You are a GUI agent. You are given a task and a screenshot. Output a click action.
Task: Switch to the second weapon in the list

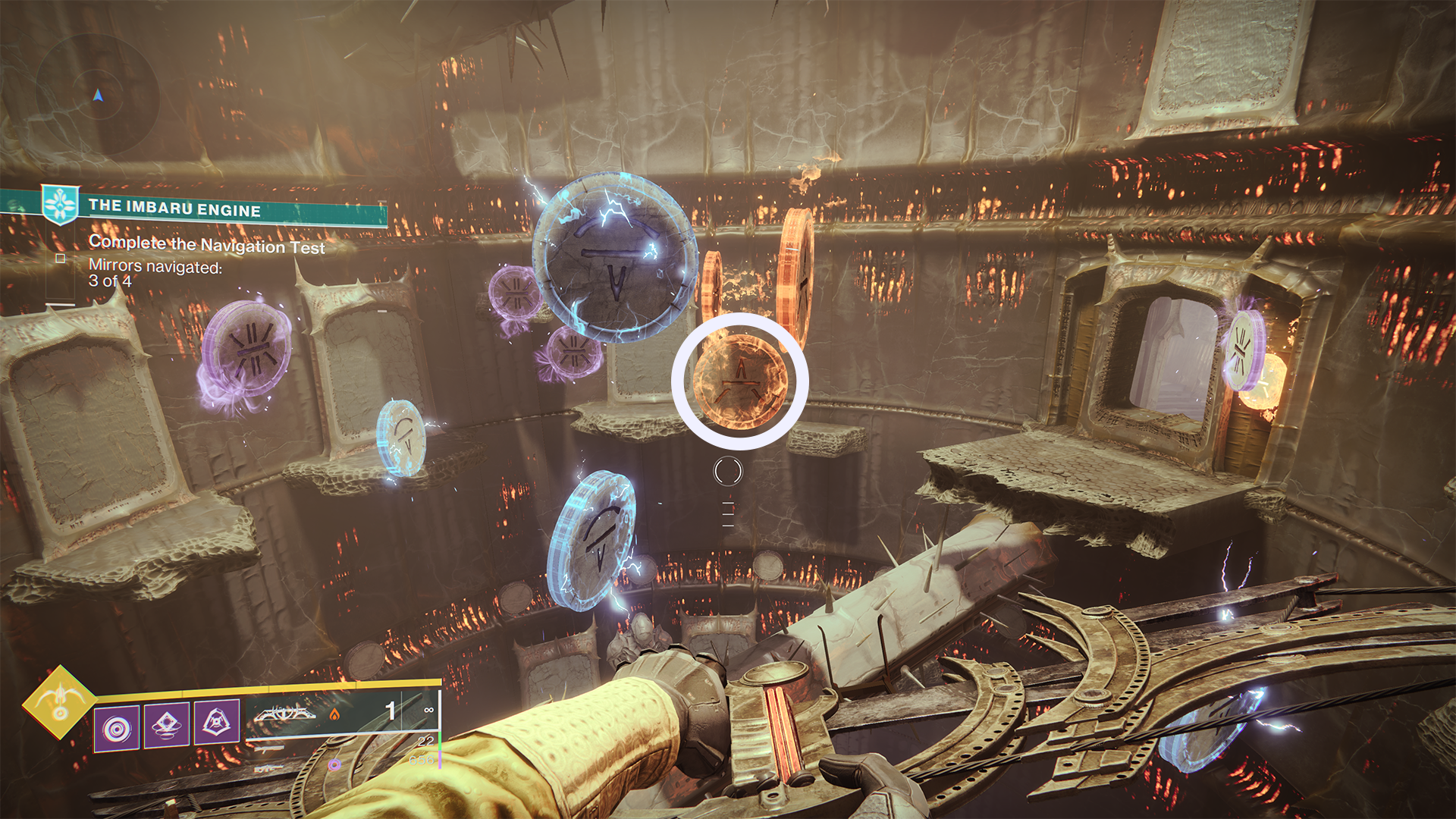click(x=269, y=749)
